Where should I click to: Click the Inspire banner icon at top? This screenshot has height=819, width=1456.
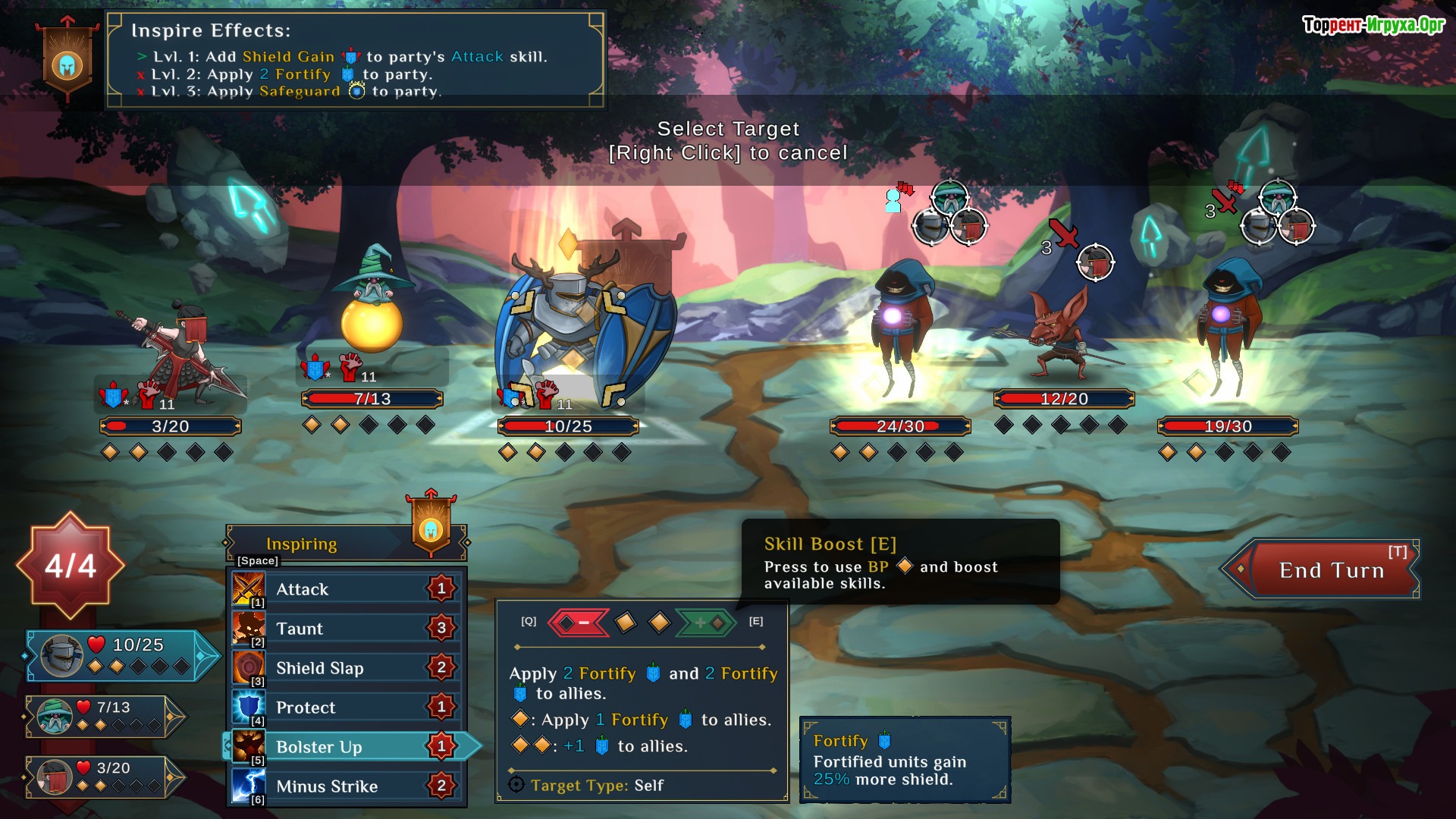pos(67,64)
